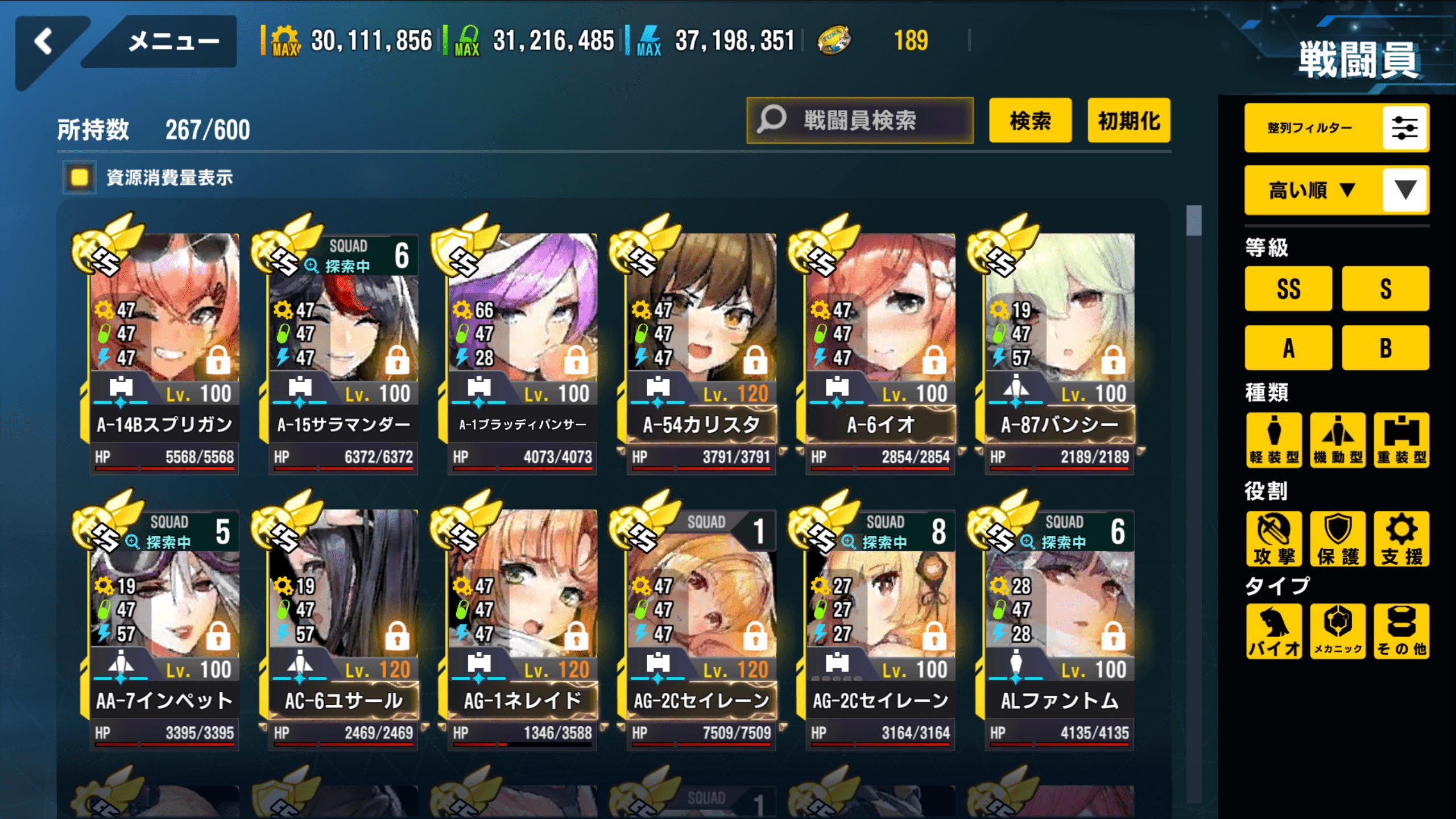Filter by バイオ type
Viewport: 1456px width, 819px height.
(x=1274, y=631)
